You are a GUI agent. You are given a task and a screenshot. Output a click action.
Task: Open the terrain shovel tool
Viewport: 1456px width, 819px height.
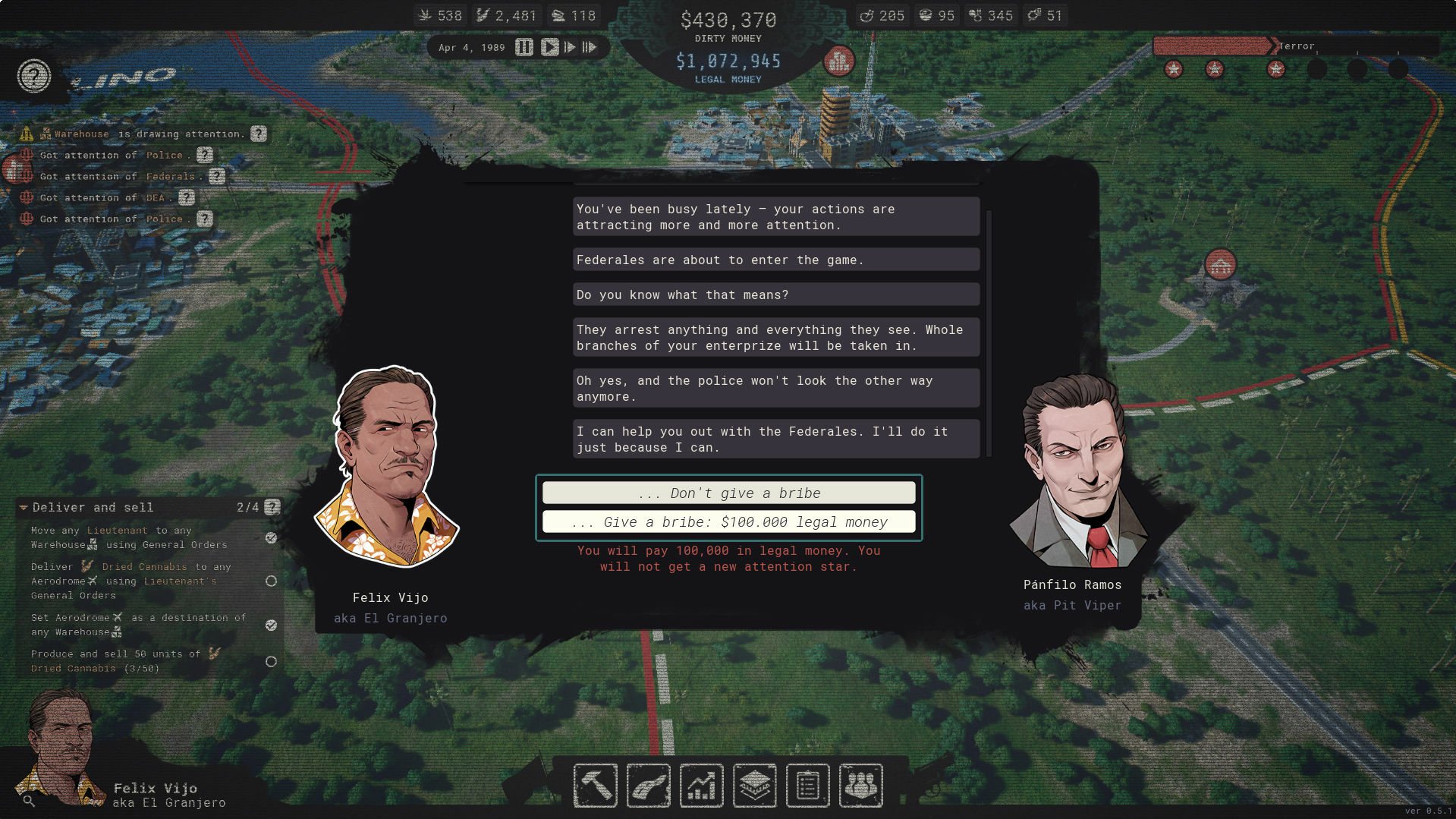(649, 786)
